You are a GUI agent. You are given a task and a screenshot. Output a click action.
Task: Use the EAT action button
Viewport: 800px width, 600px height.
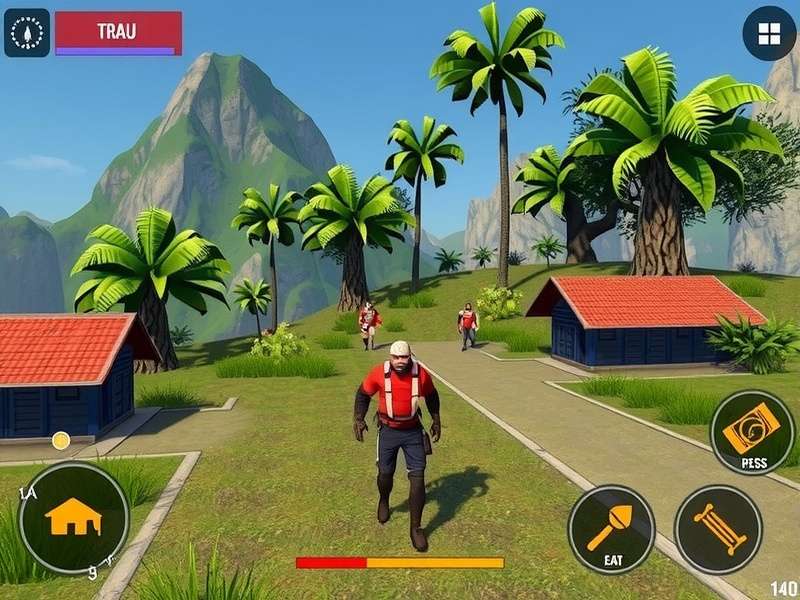611,529
